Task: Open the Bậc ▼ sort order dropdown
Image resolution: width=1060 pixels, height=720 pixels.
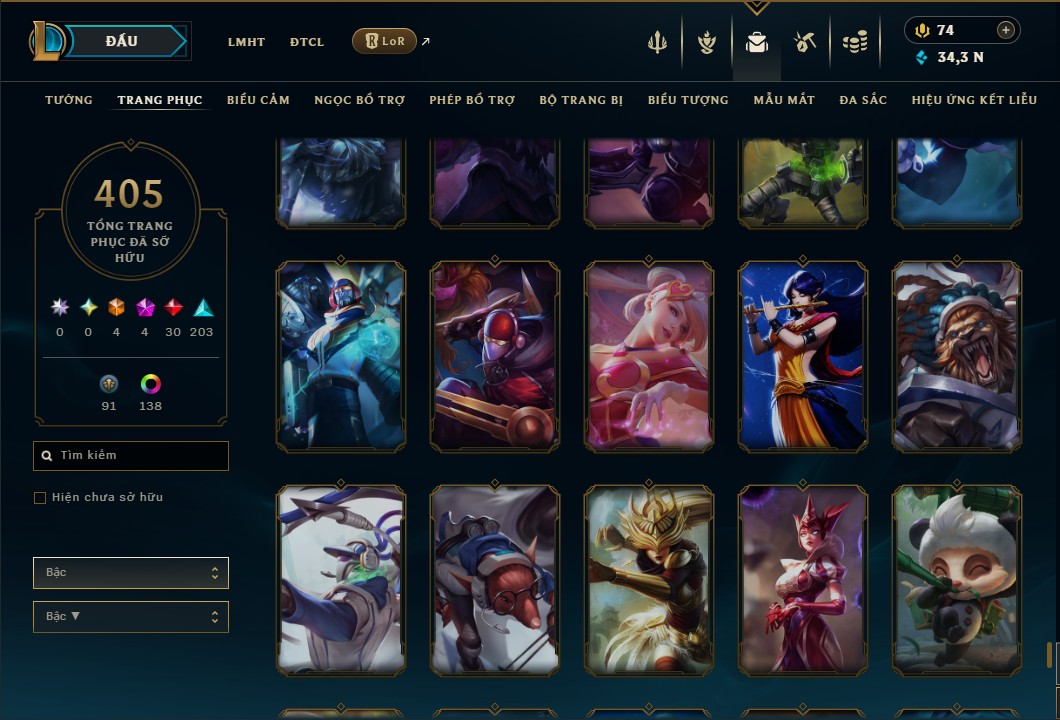Action: (131, 617)
